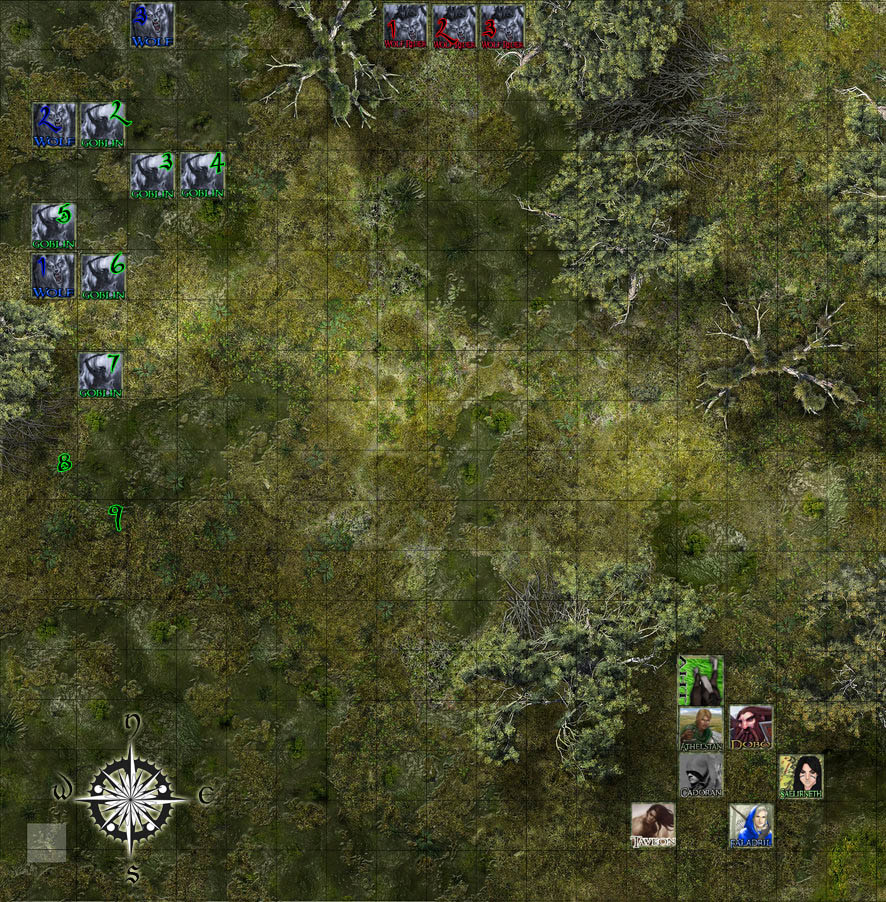Select the Athelstan character token
This screenshot has height=902, width=886.
(700, 728)
